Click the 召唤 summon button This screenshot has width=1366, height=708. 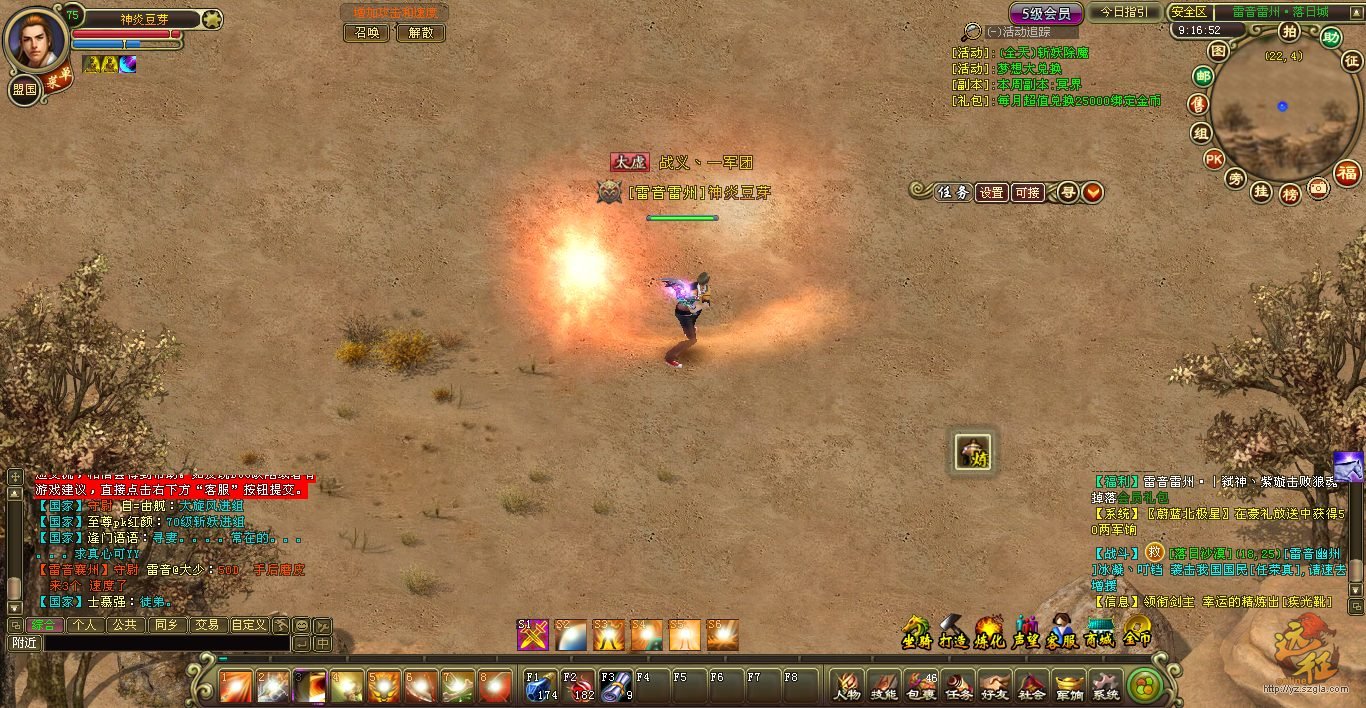(367, 33)
